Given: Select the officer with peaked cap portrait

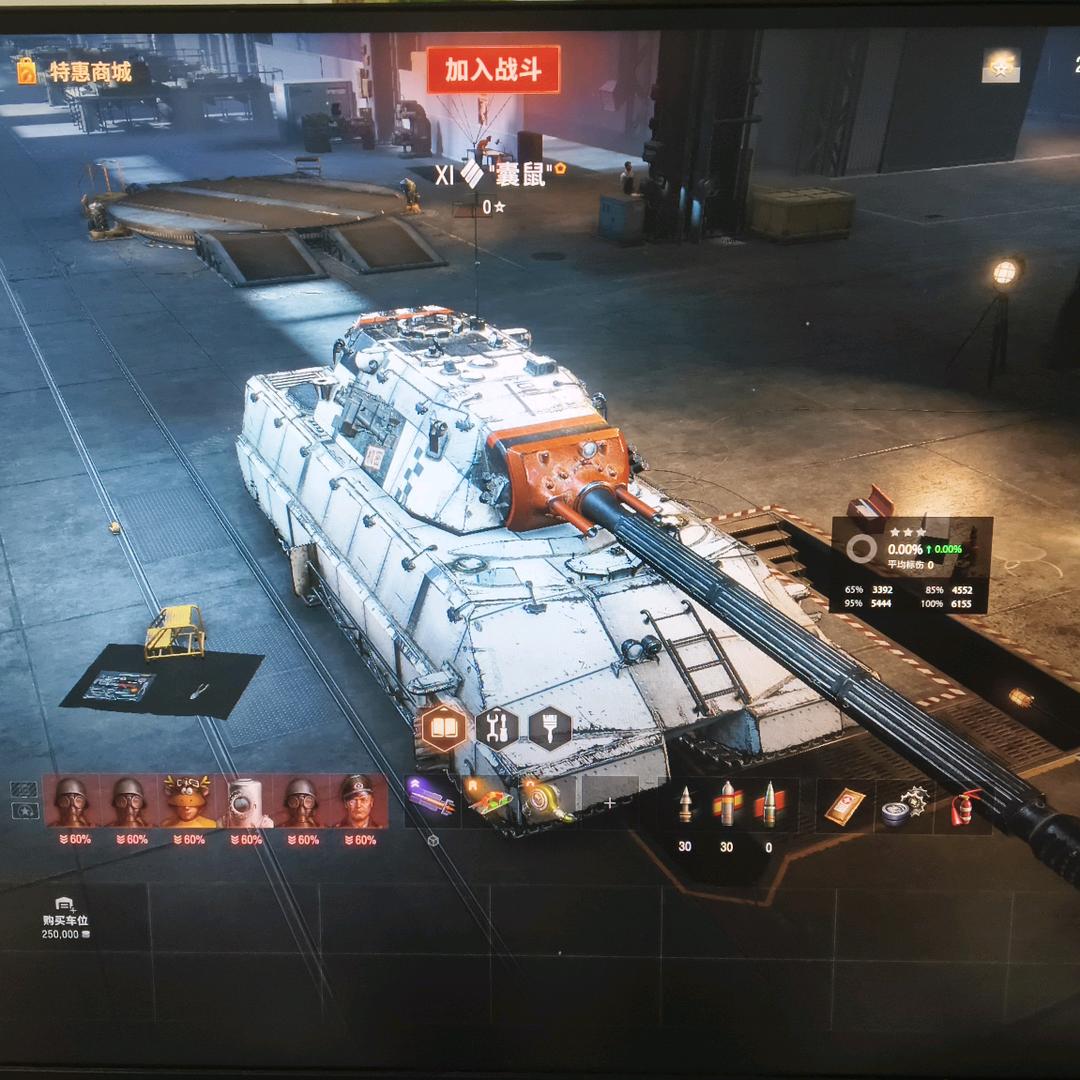Looking at the screenshot, I should 359,802.
